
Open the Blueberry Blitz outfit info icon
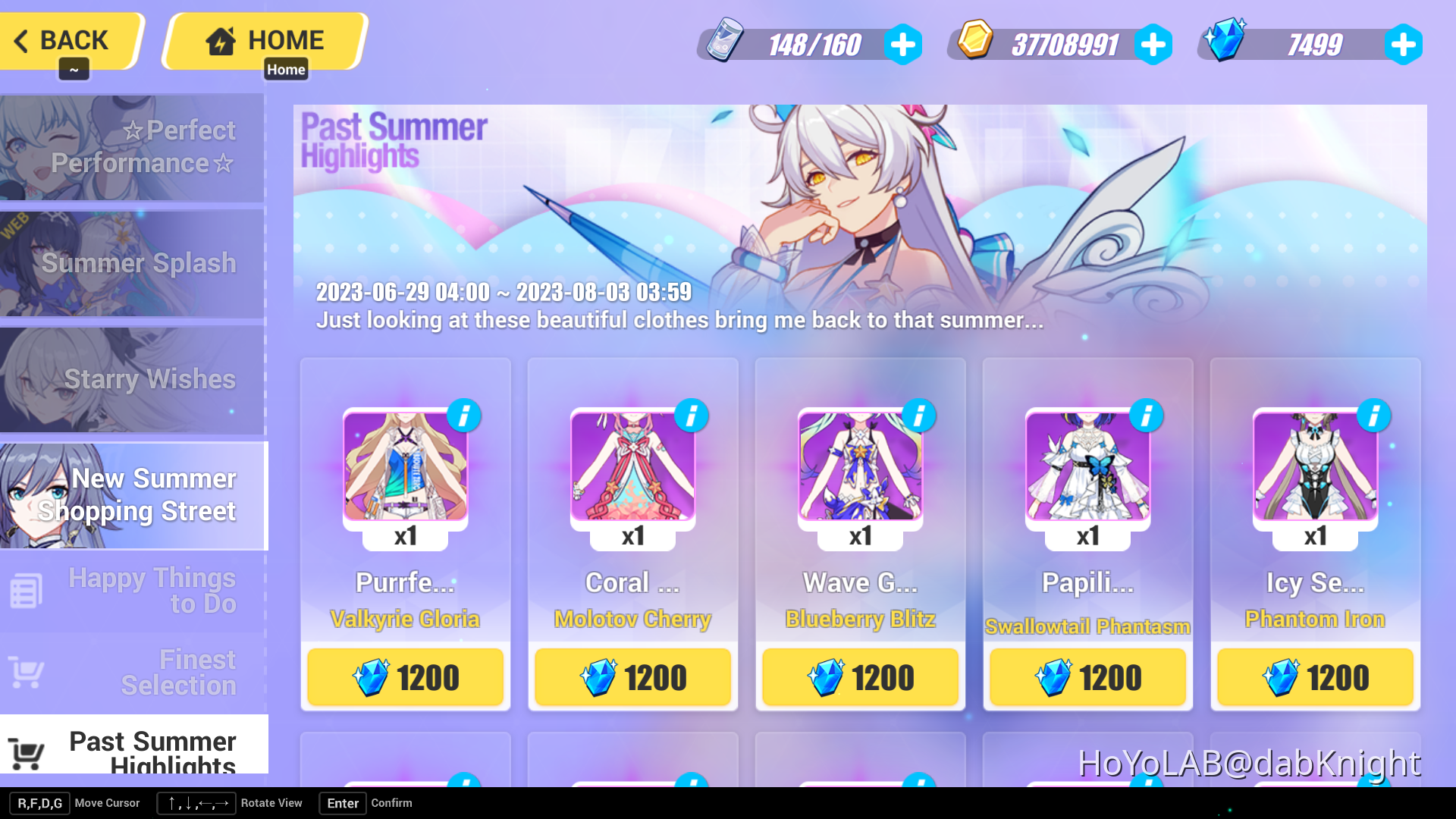pyautogui.click(x=918, y=416)
